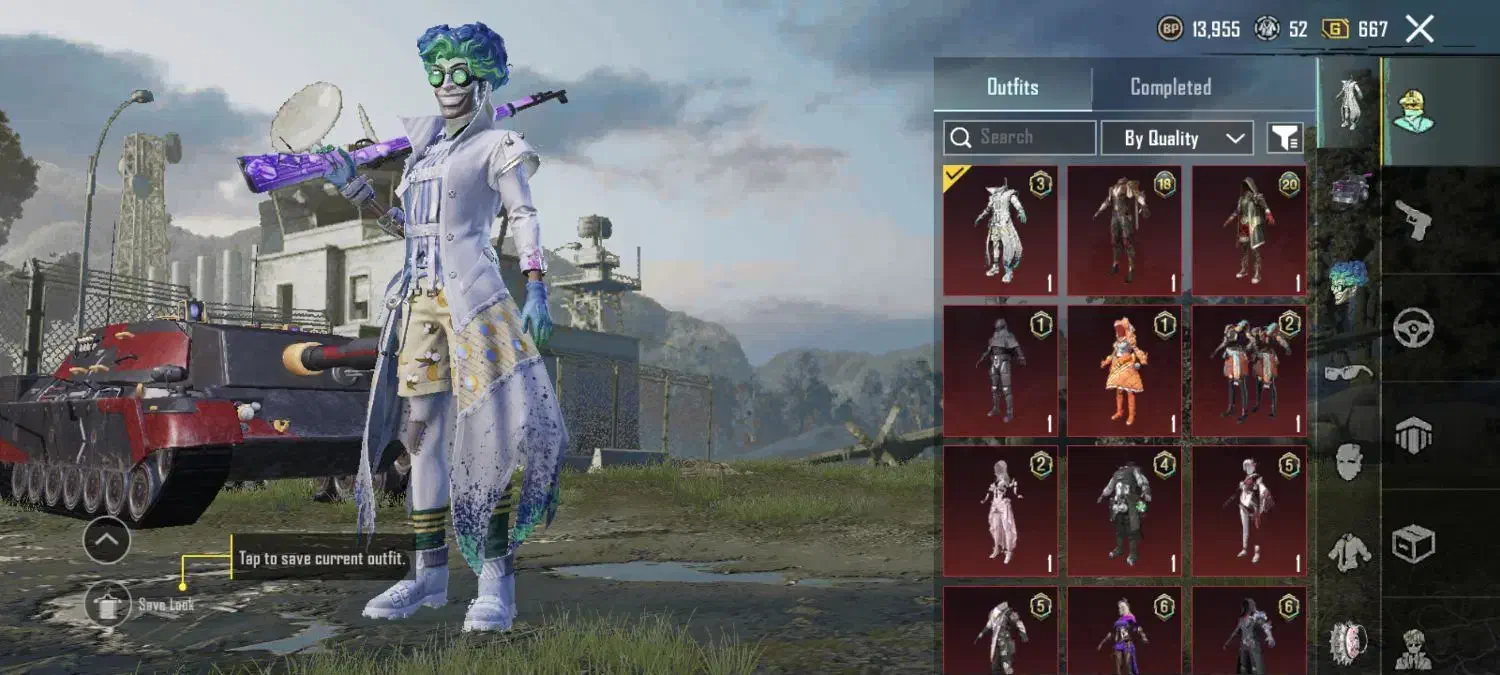Click the outfit Search field
The height and width of the screenshot is (675, 1500).
pos(1020,138)
